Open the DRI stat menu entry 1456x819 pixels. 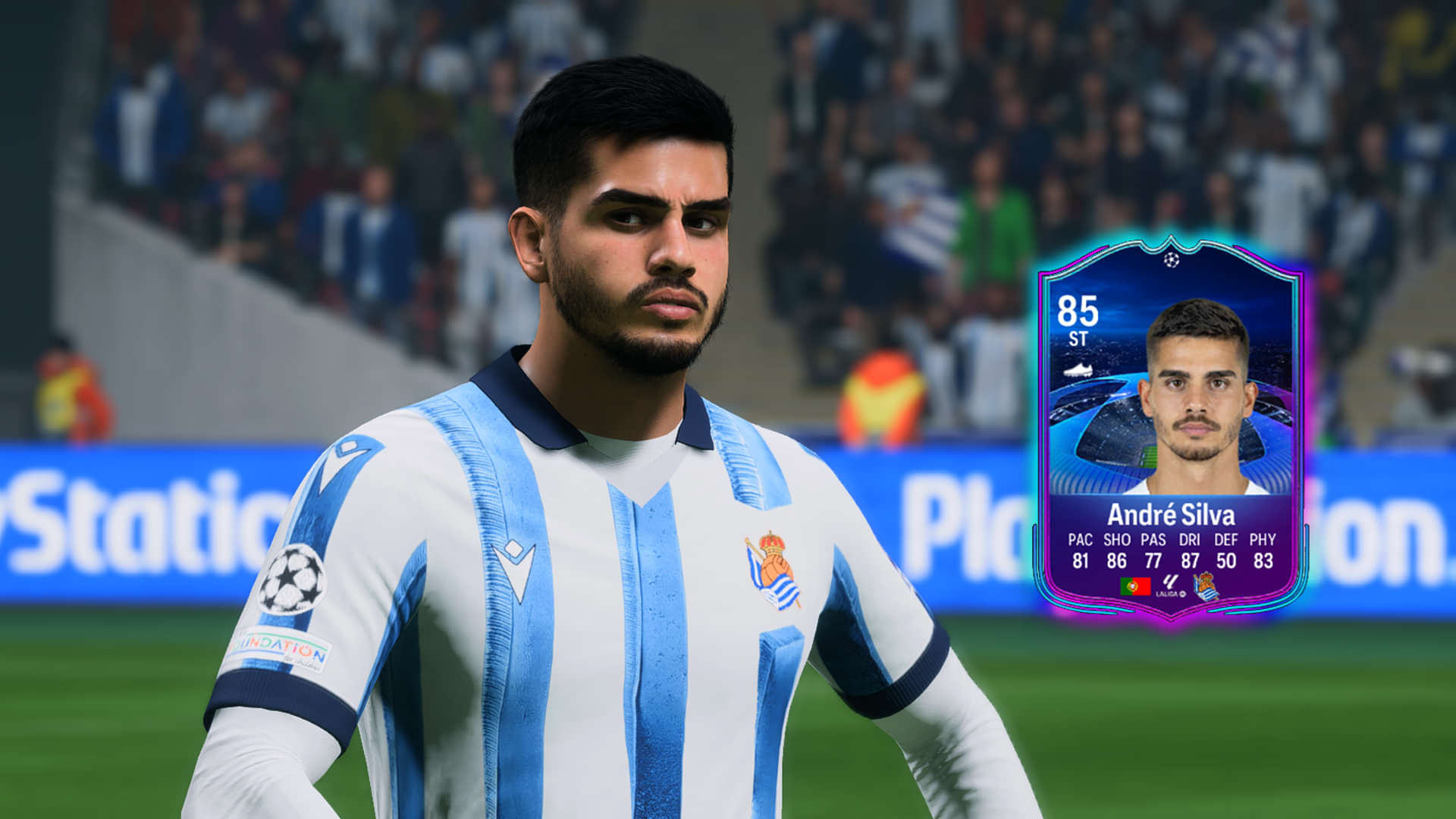click(1189, 538)
